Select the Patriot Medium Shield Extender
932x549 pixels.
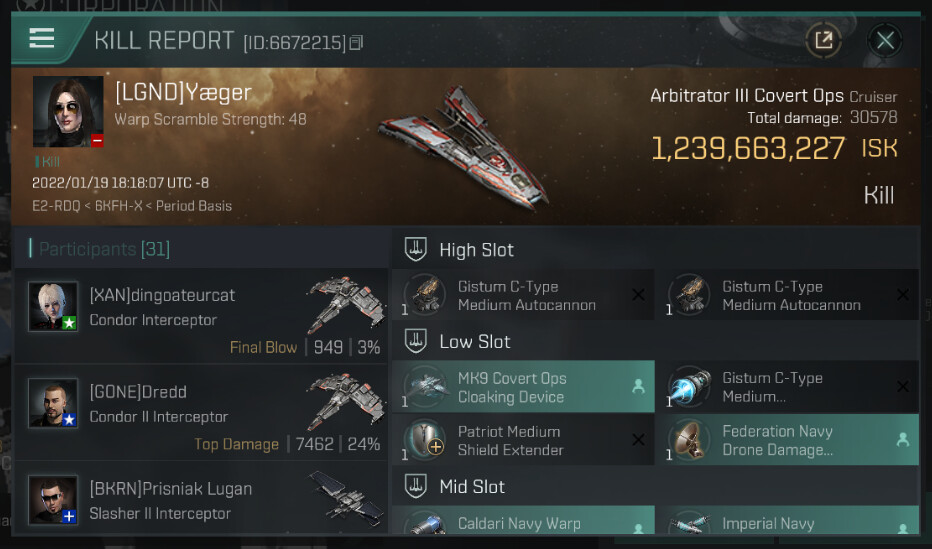523,440
